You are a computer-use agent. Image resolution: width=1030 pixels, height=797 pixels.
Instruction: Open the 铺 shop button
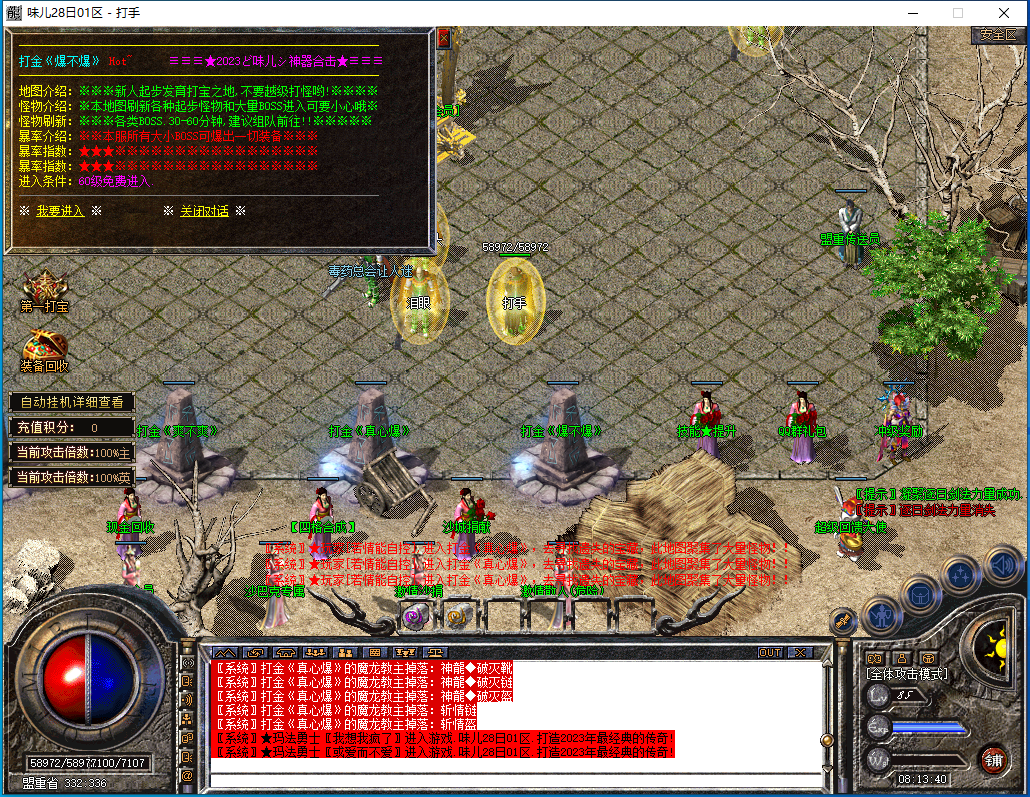993,759
